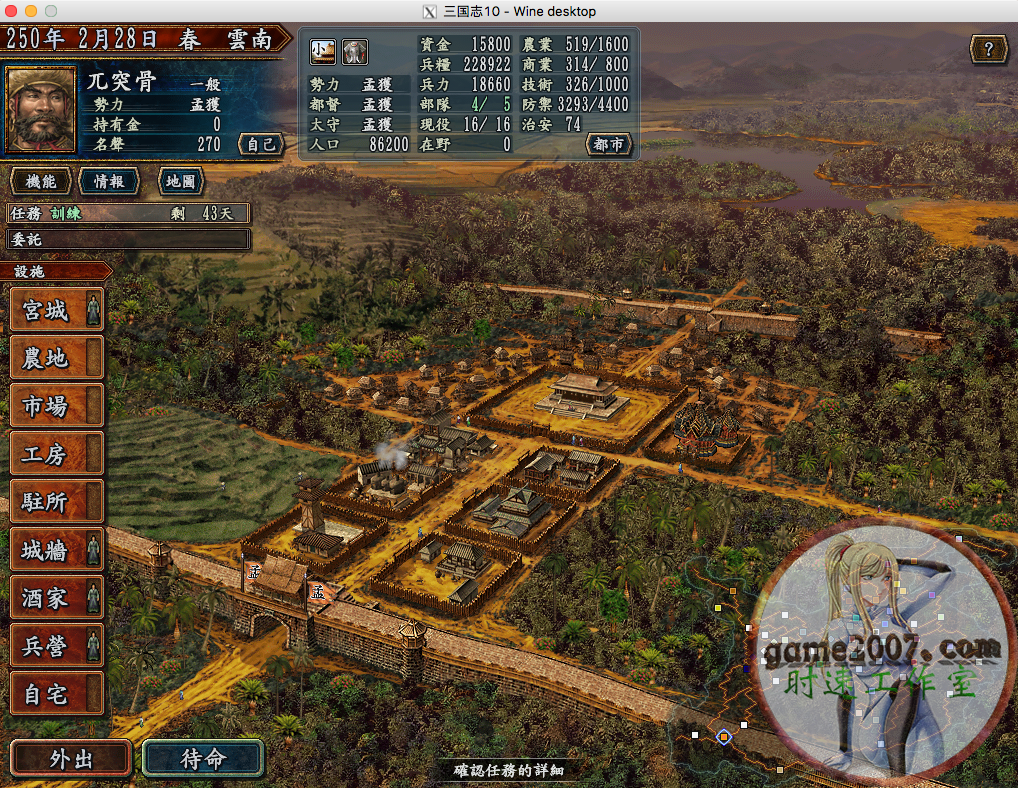Open the 情報 information menu
1018x788 pixels.
pyautogui.click(x=108, y=181)
